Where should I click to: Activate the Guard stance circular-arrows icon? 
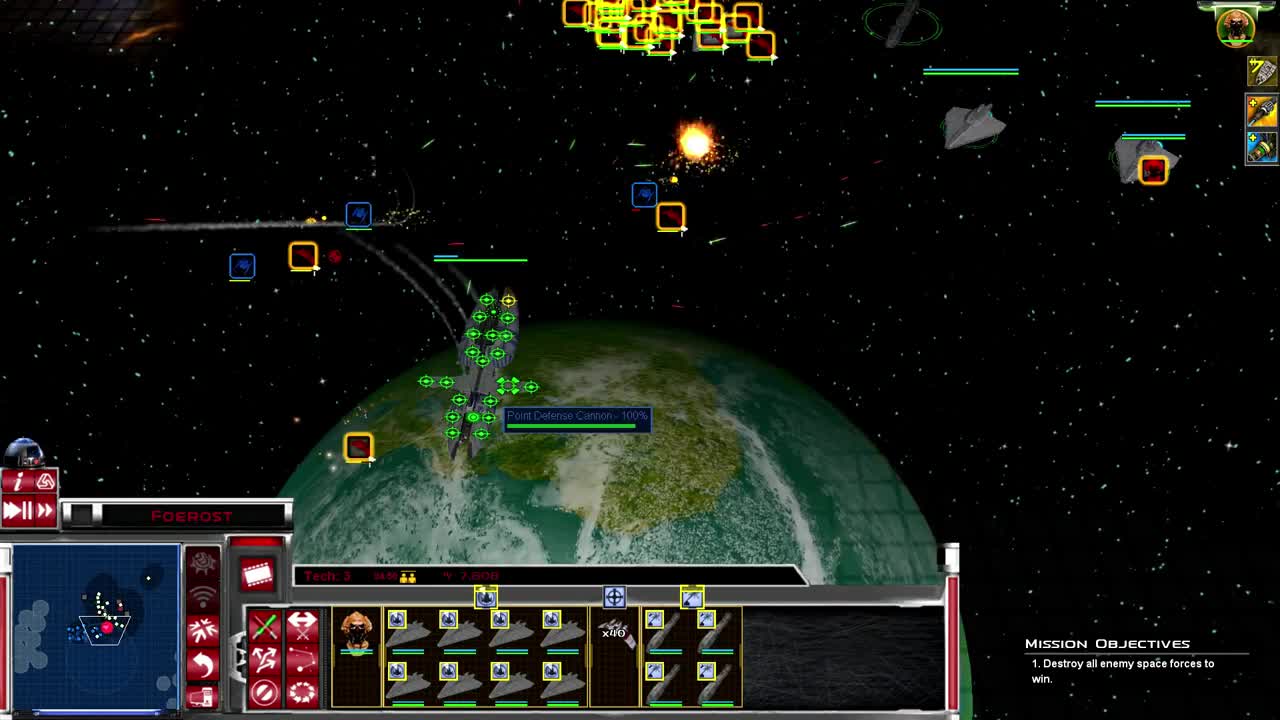pos(303,693)
